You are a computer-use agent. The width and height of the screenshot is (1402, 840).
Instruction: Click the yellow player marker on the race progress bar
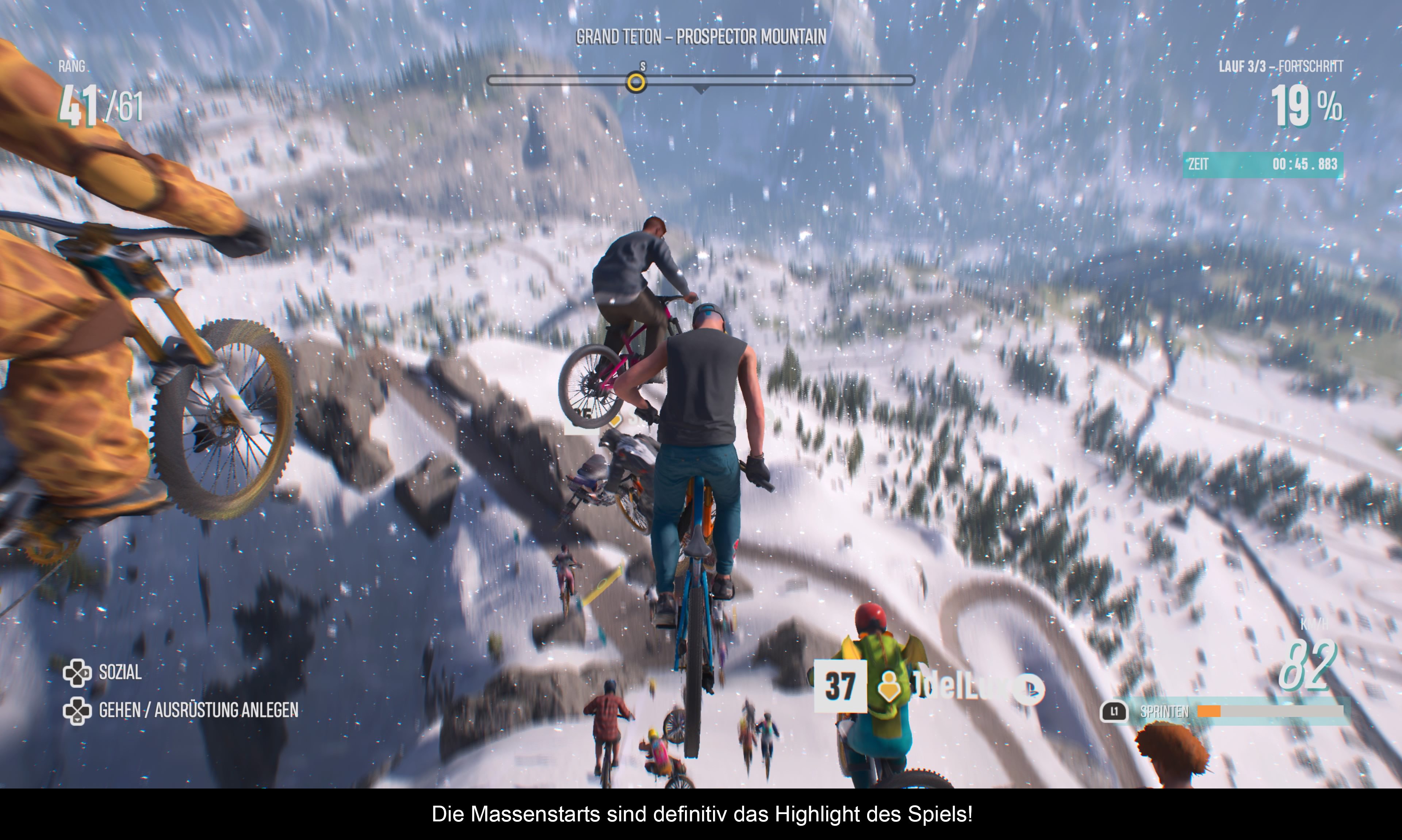coord(636,83)
